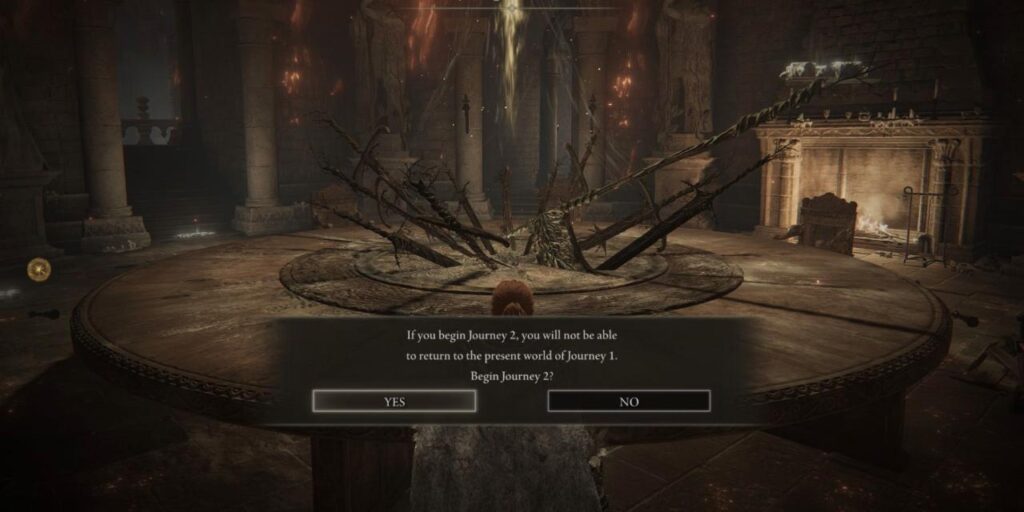This screenshot has height=512, width=1024.
Task: Confirm beginning Journey 2 with YES
Action: pos(394,401)
